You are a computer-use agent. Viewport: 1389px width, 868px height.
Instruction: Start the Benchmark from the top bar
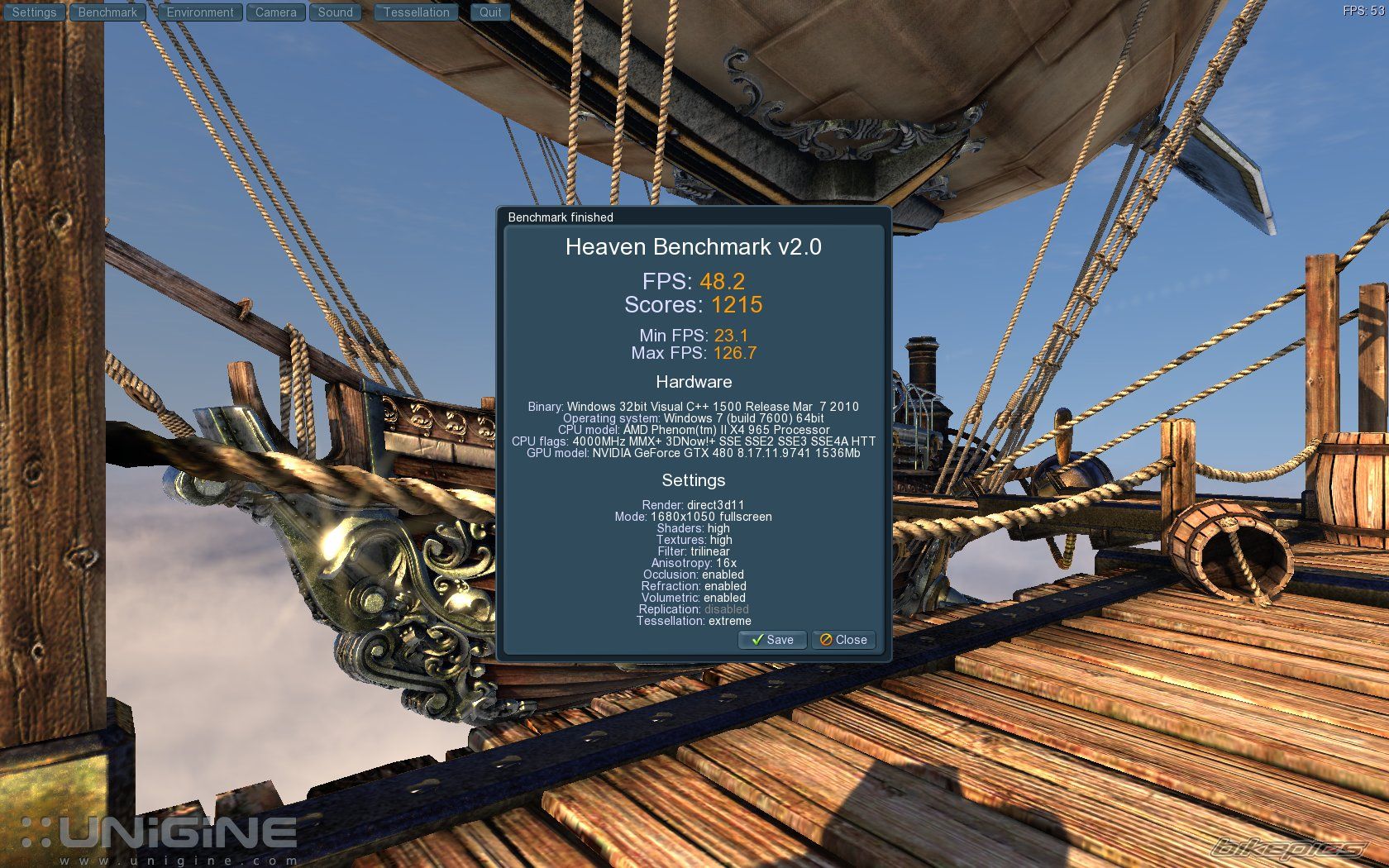107,12
